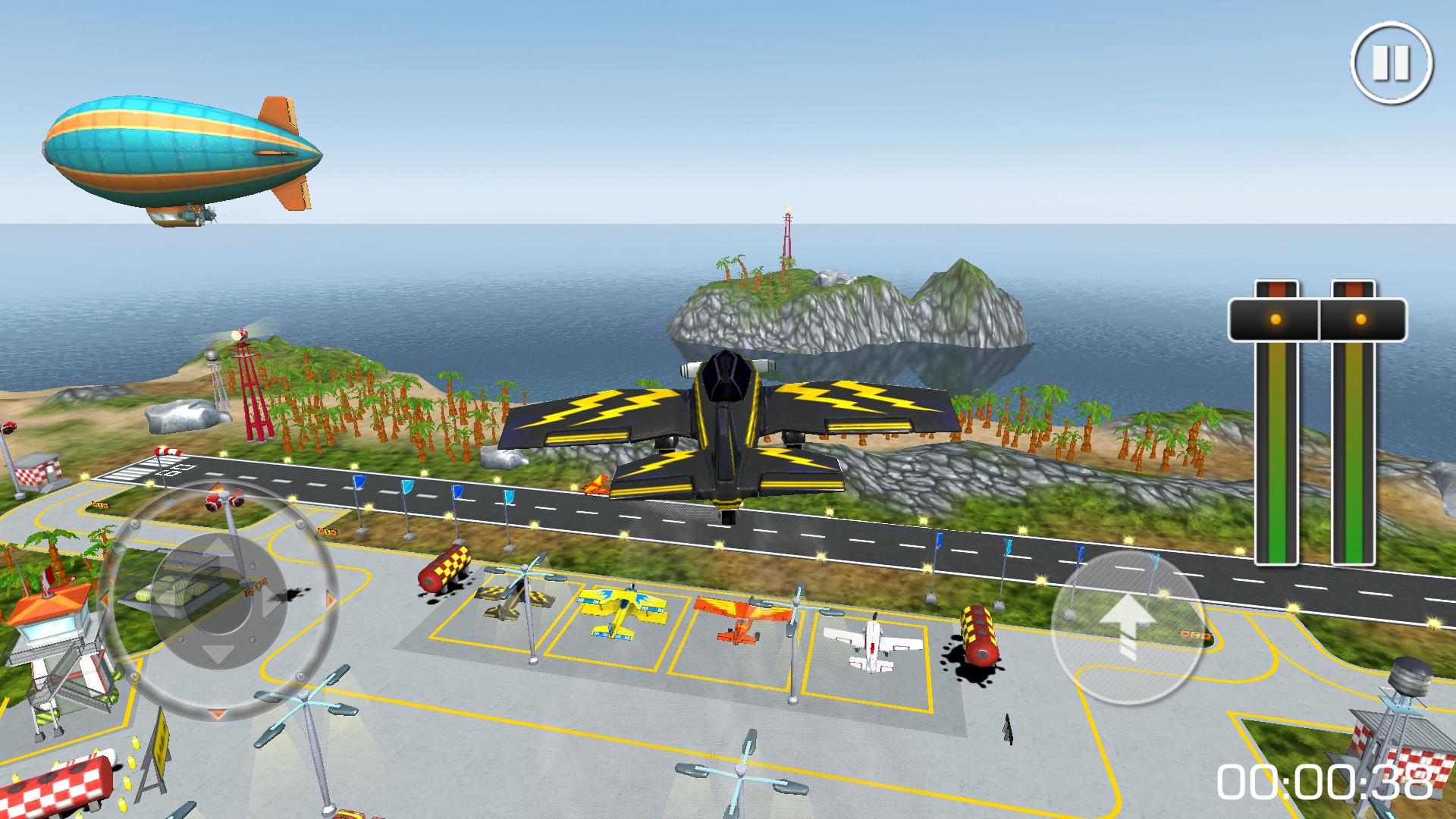The height and width of the screenshot is (819, 1456).
Task: Tap the orange triangle on the joystick's left edge
Action: click(x=105, y=599)
